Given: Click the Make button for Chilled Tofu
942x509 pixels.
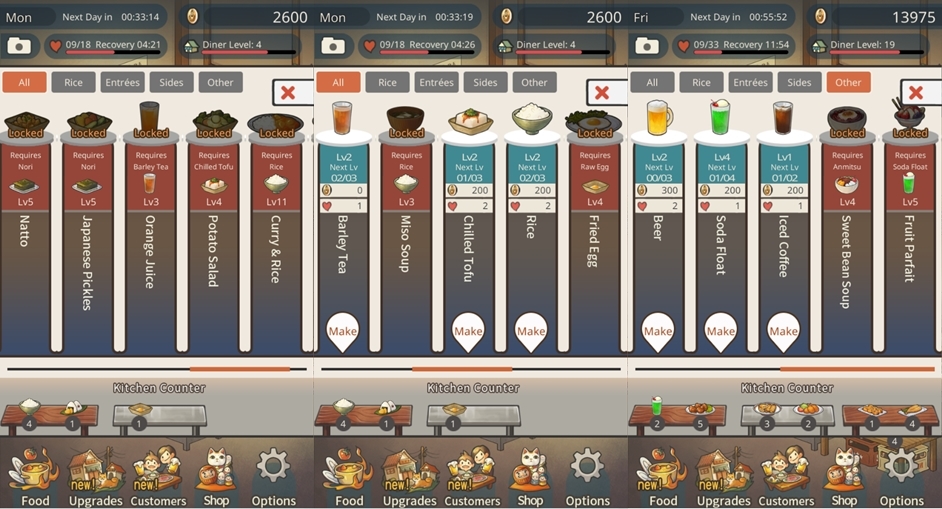Looking at the screenshot, I should coord(468,331).
